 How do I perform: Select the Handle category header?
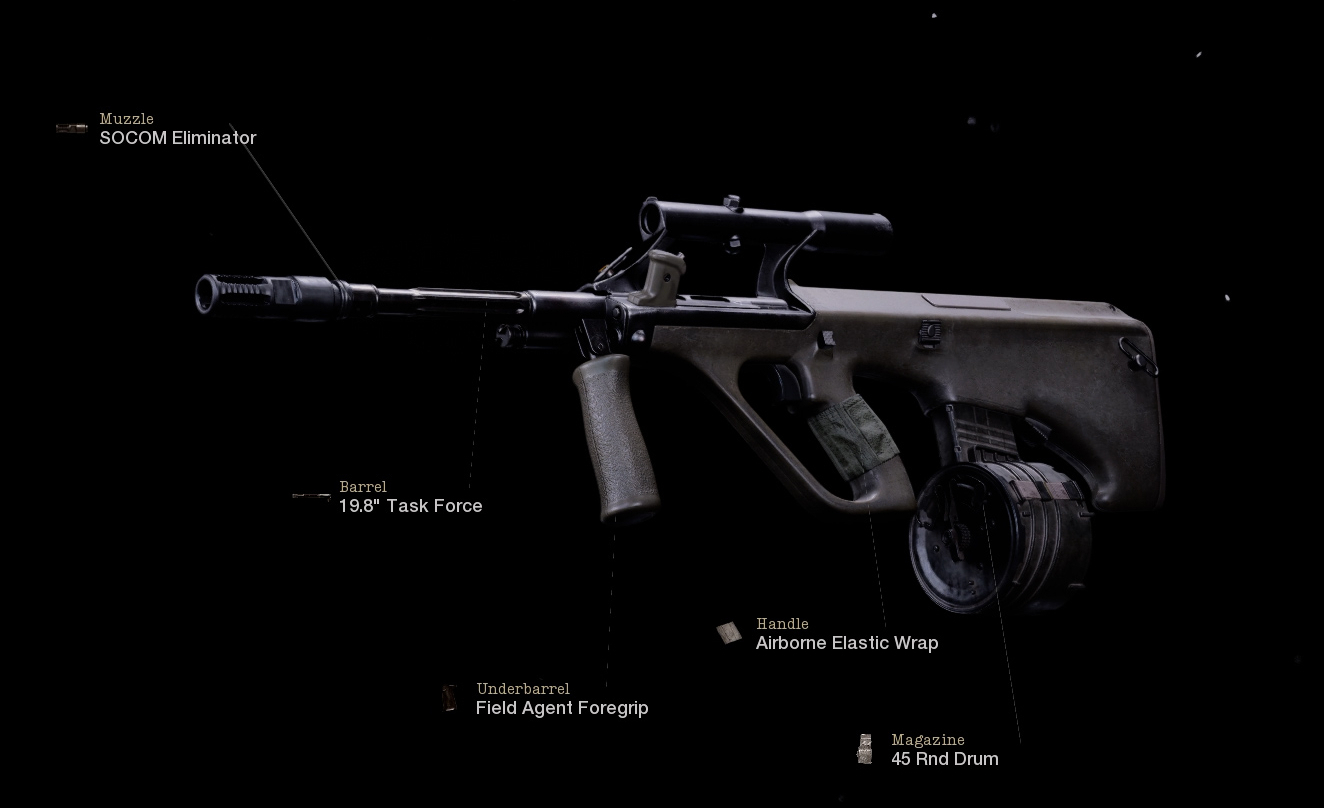784,624
